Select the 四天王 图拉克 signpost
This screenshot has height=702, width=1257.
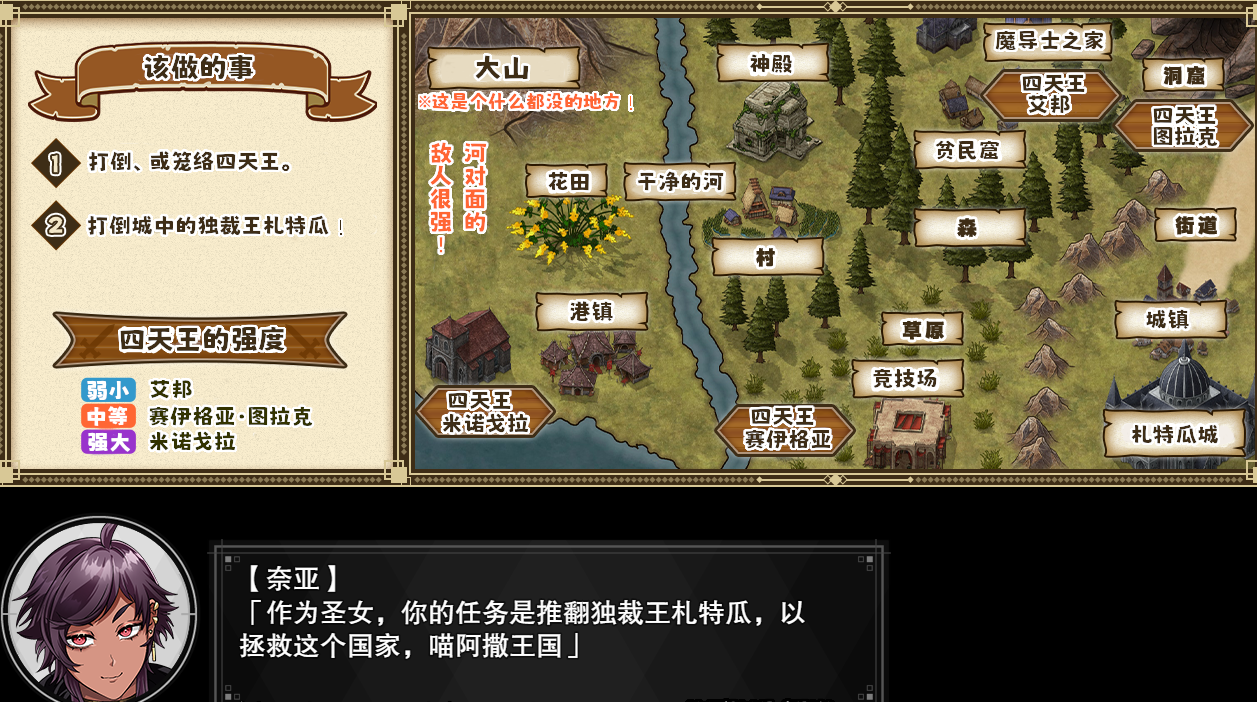coord(1184,126)
